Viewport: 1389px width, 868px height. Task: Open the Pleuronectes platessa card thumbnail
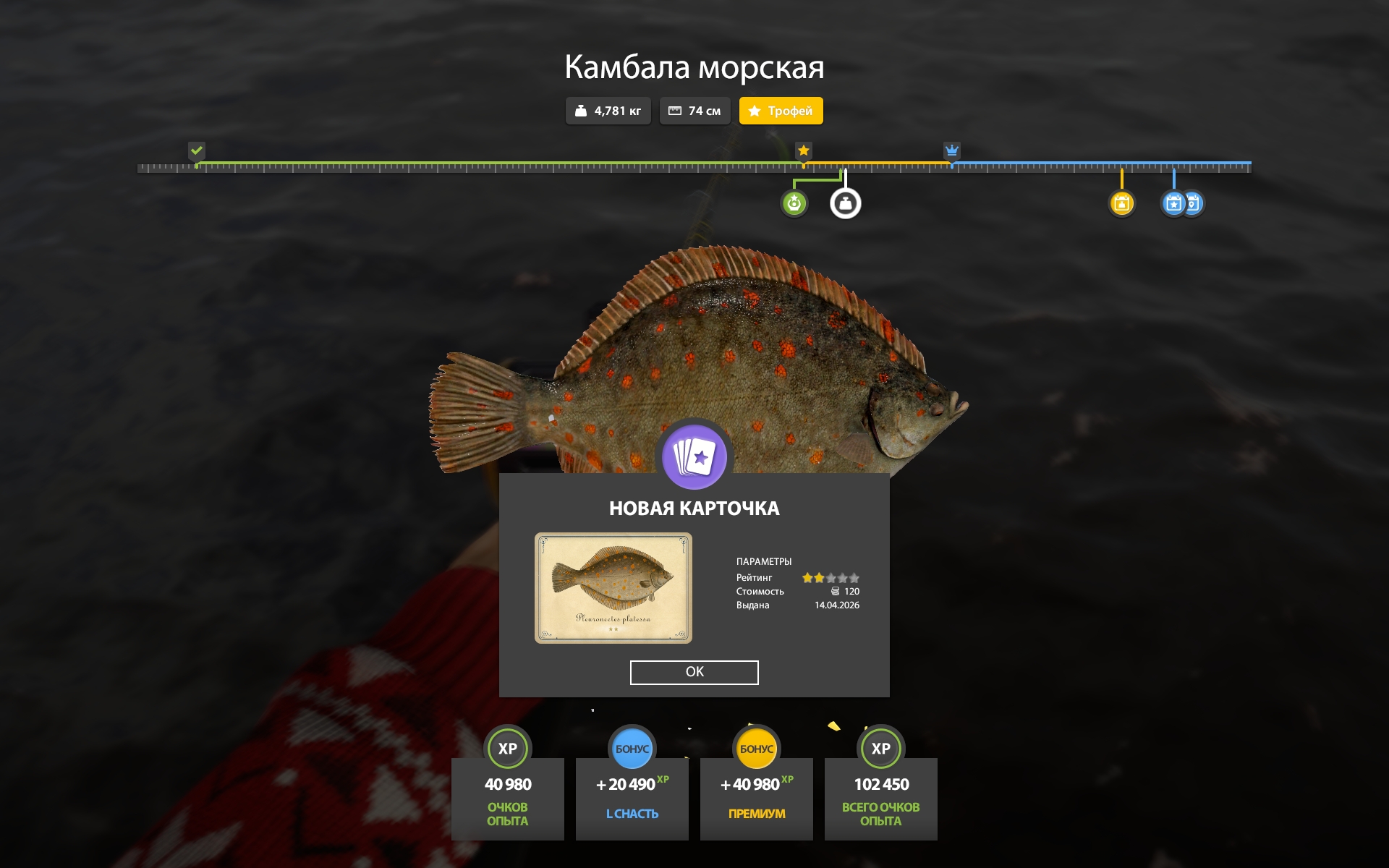point(613,588)
